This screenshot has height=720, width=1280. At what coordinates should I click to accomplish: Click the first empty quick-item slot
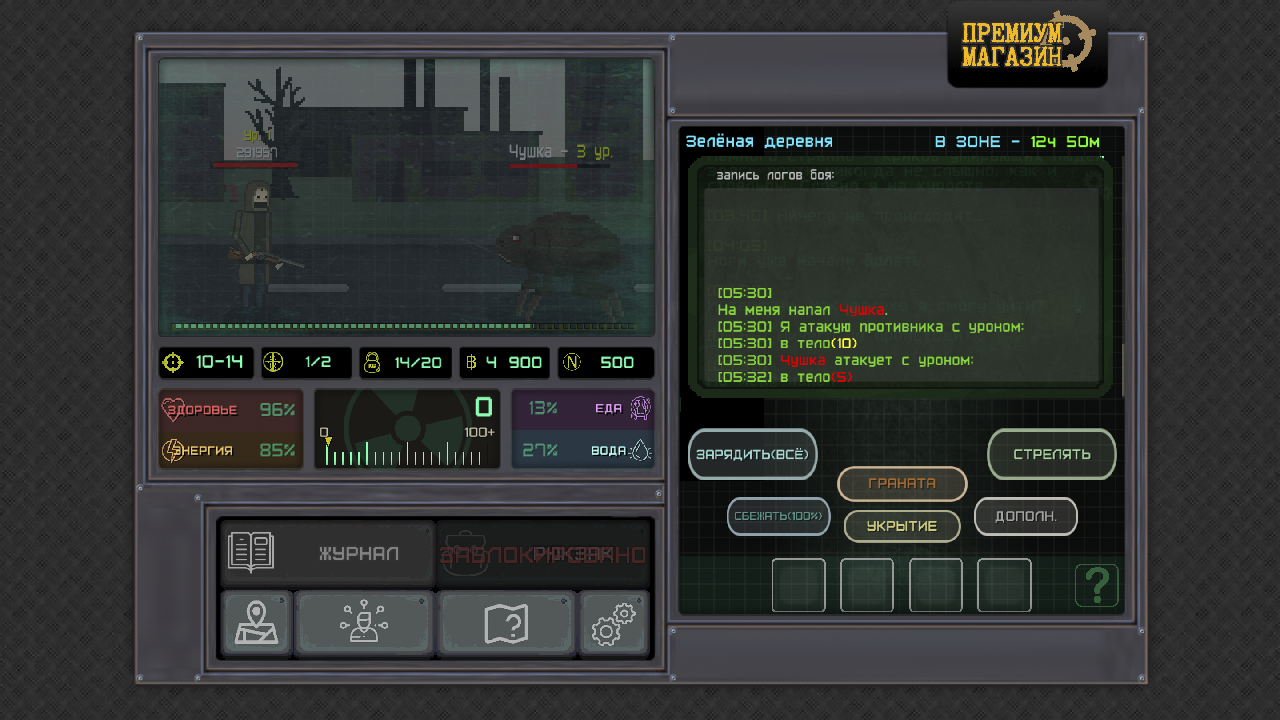click(798, 585)
